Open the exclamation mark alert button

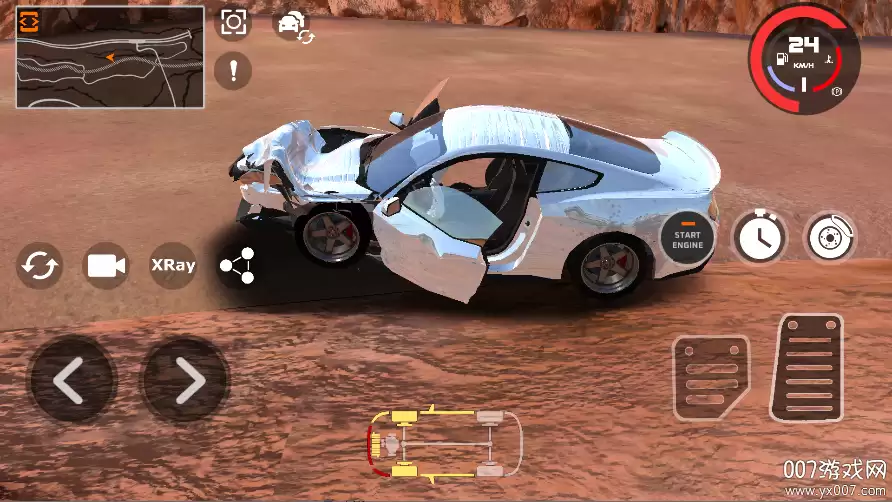[233, 70]
